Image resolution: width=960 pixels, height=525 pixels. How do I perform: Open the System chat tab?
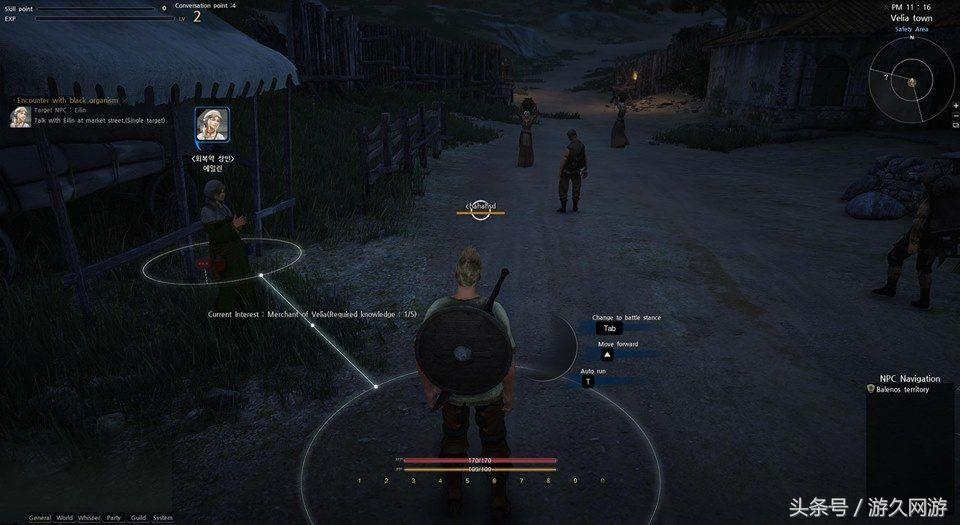(x=163, y=517)
